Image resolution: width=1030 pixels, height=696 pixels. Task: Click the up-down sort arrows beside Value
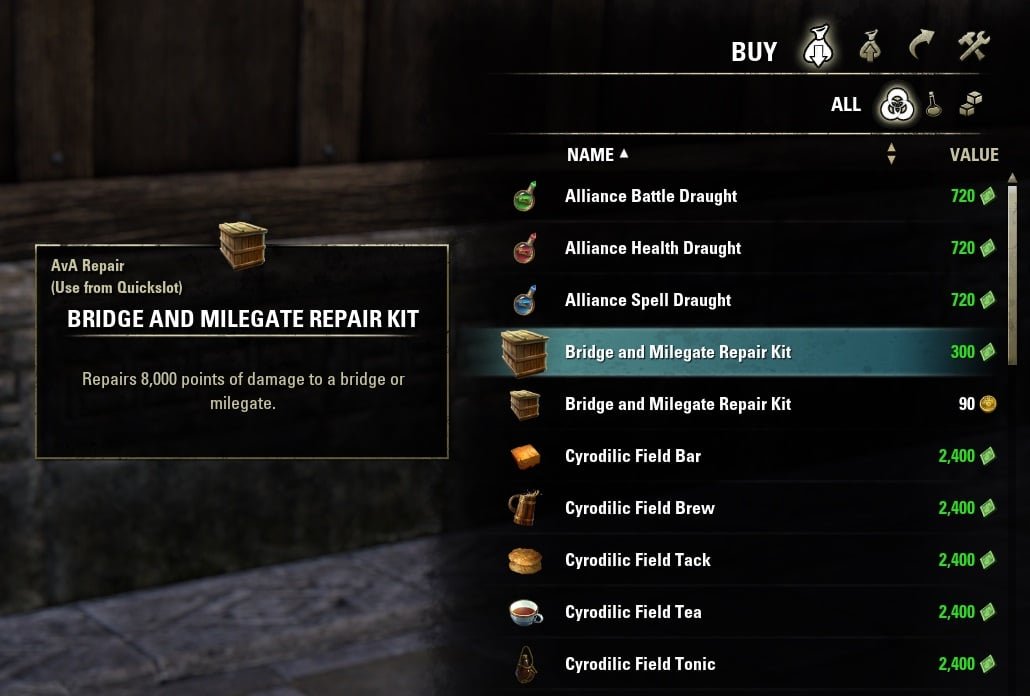pos(891,155)
